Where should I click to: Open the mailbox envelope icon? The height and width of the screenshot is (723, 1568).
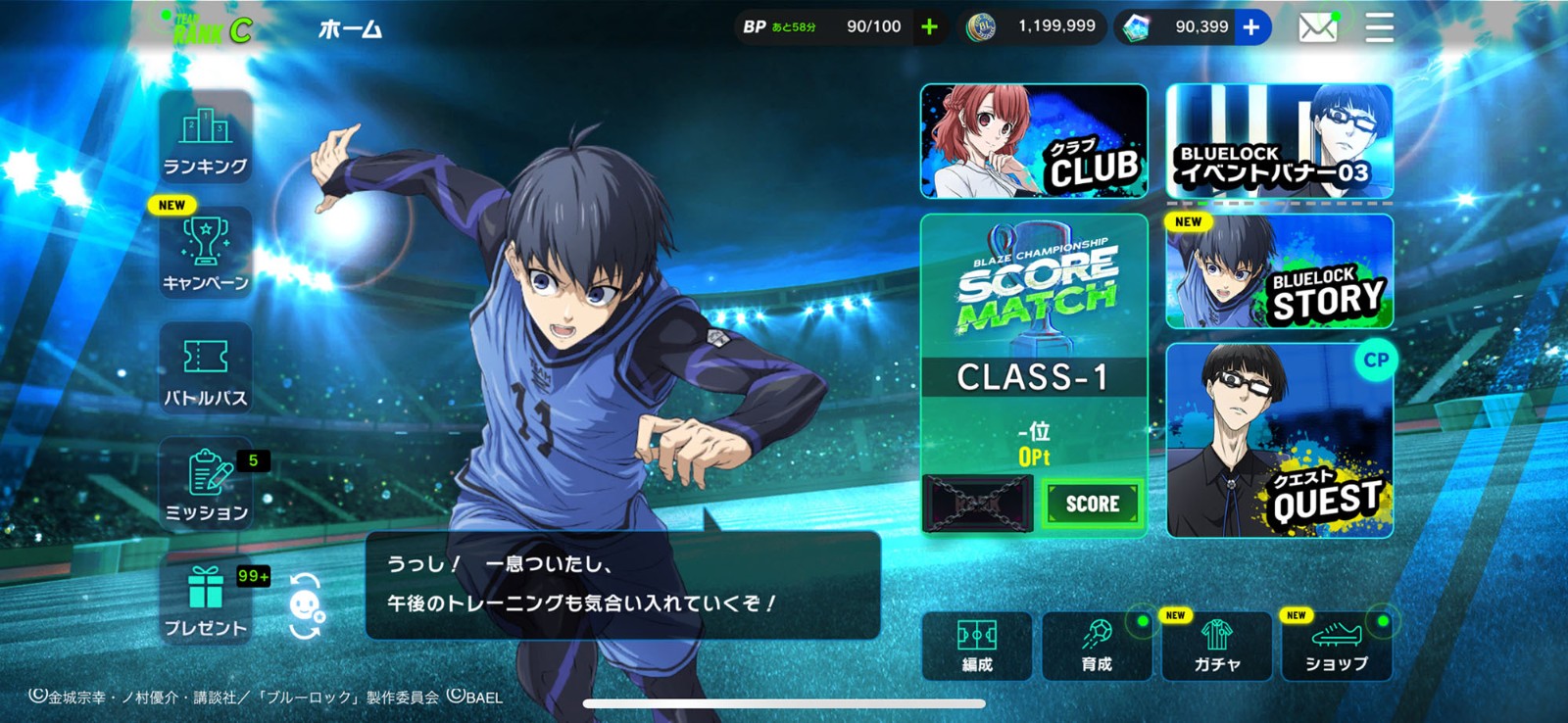1318,27
